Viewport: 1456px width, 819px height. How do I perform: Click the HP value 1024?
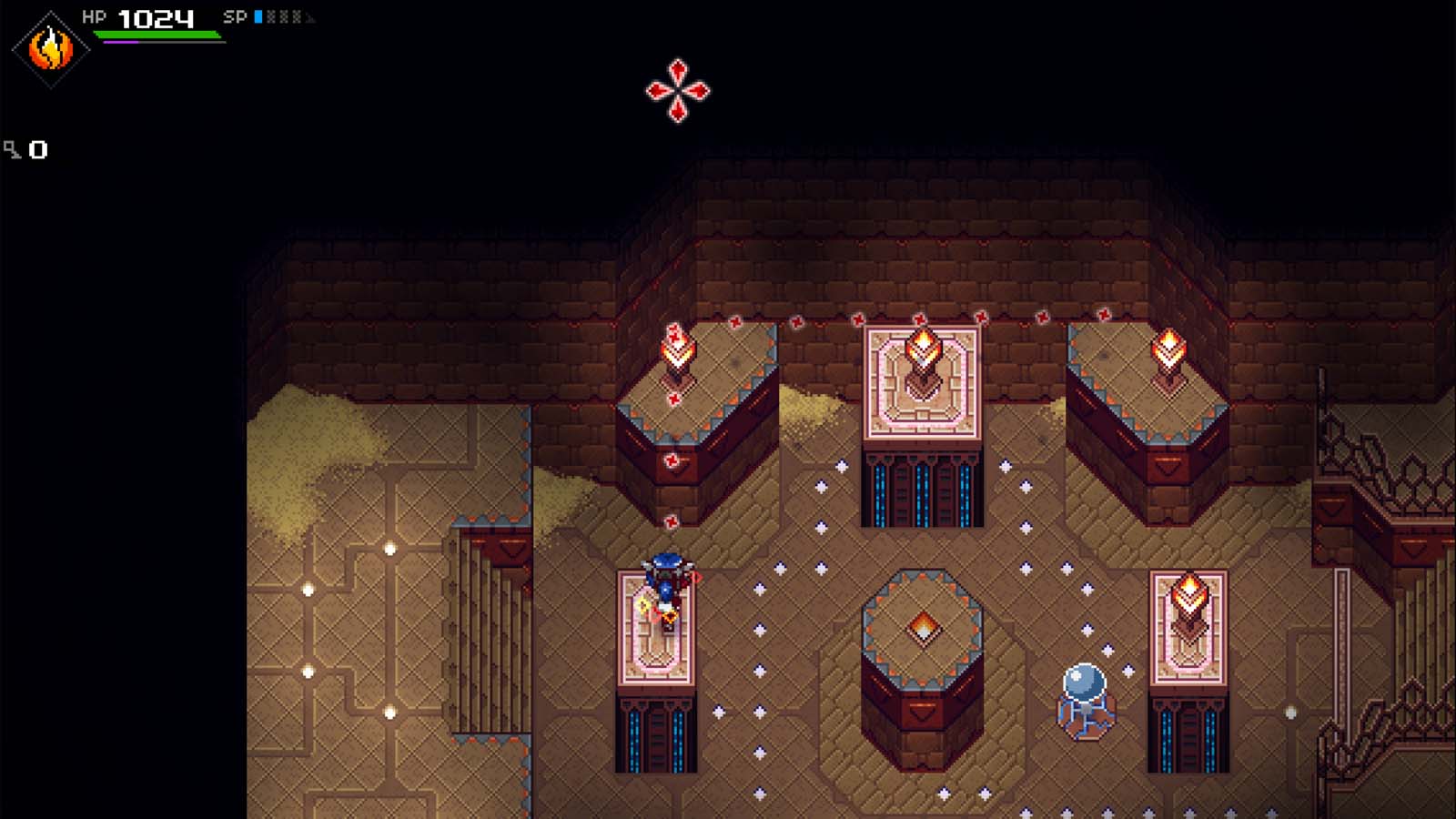click(155, 16)
